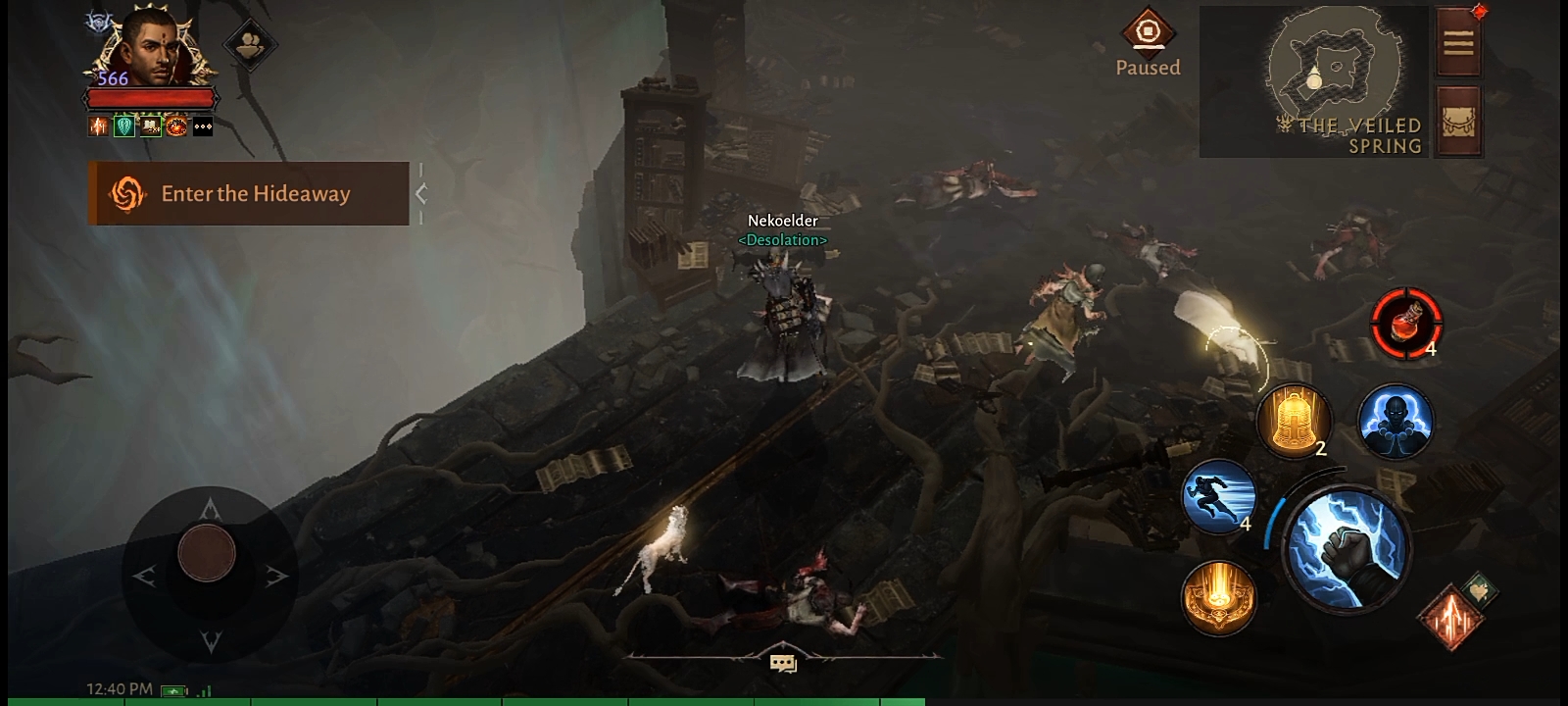Use the red health potion

(1406, 324)
